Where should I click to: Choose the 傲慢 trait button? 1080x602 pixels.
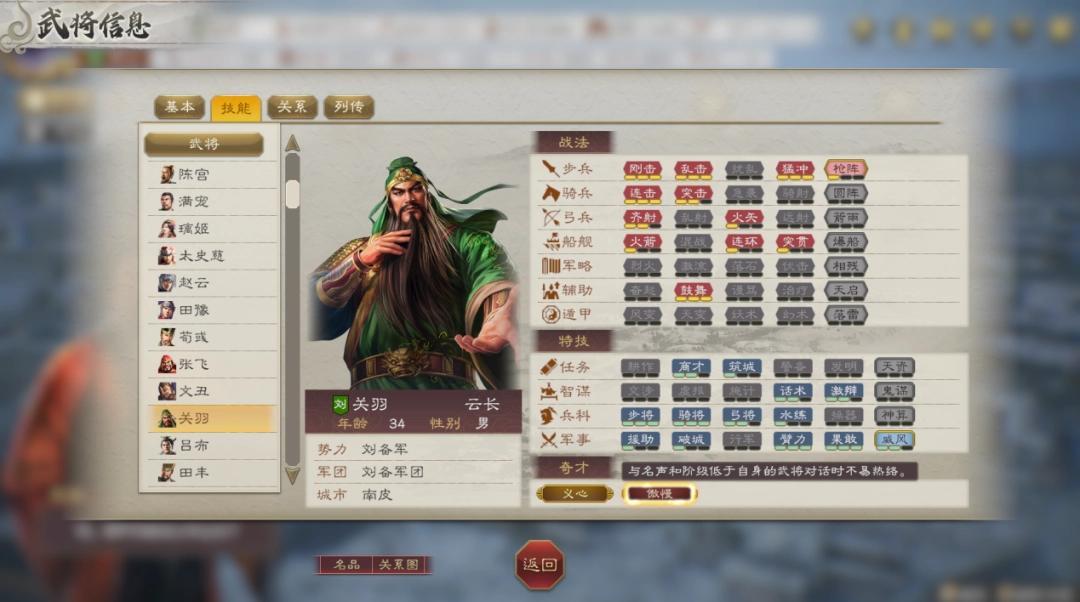click(x=659, y=494)
